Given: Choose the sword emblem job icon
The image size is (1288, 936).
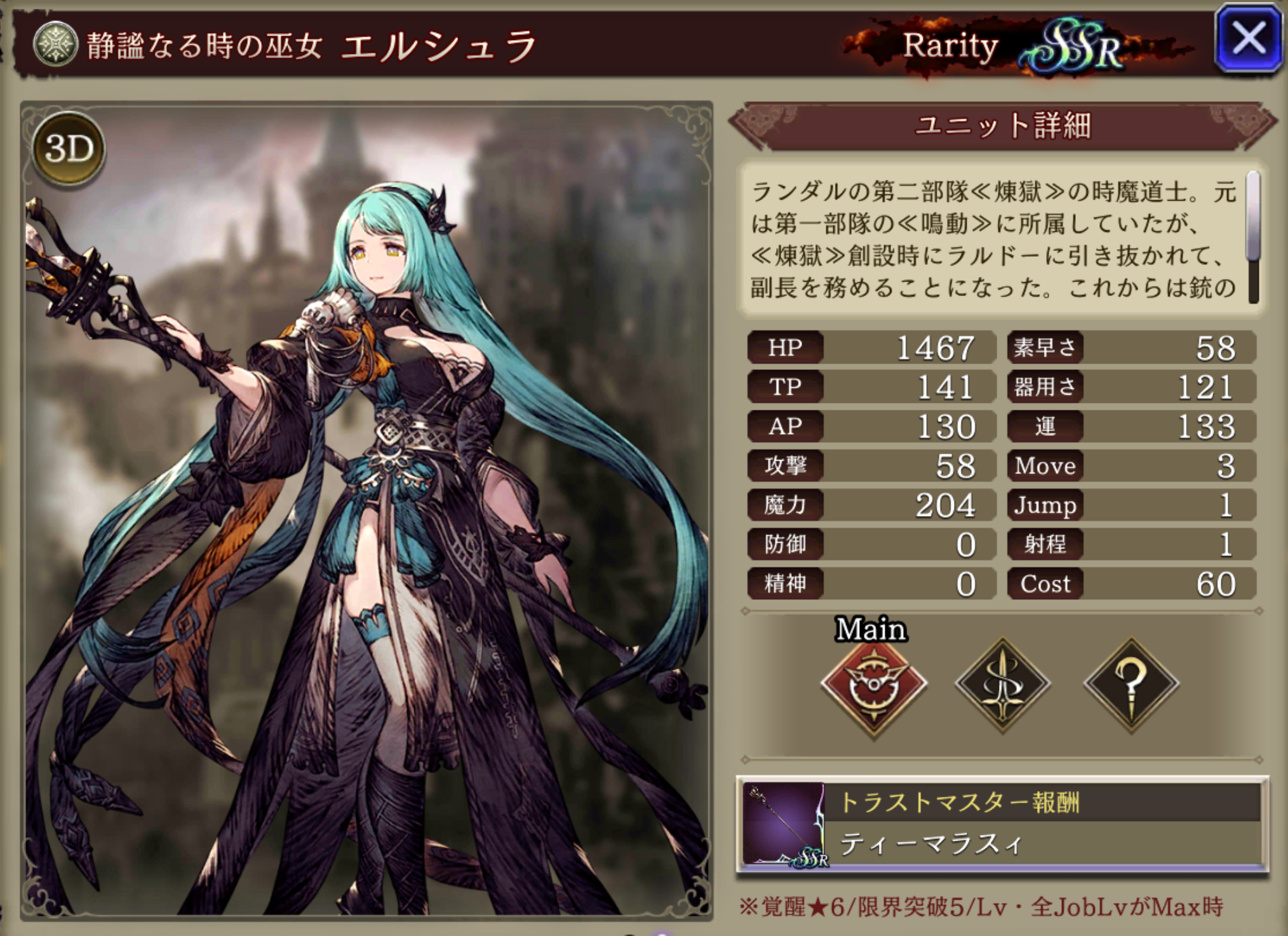Looking at the screenshot, I should click(x=1003, y=685).
